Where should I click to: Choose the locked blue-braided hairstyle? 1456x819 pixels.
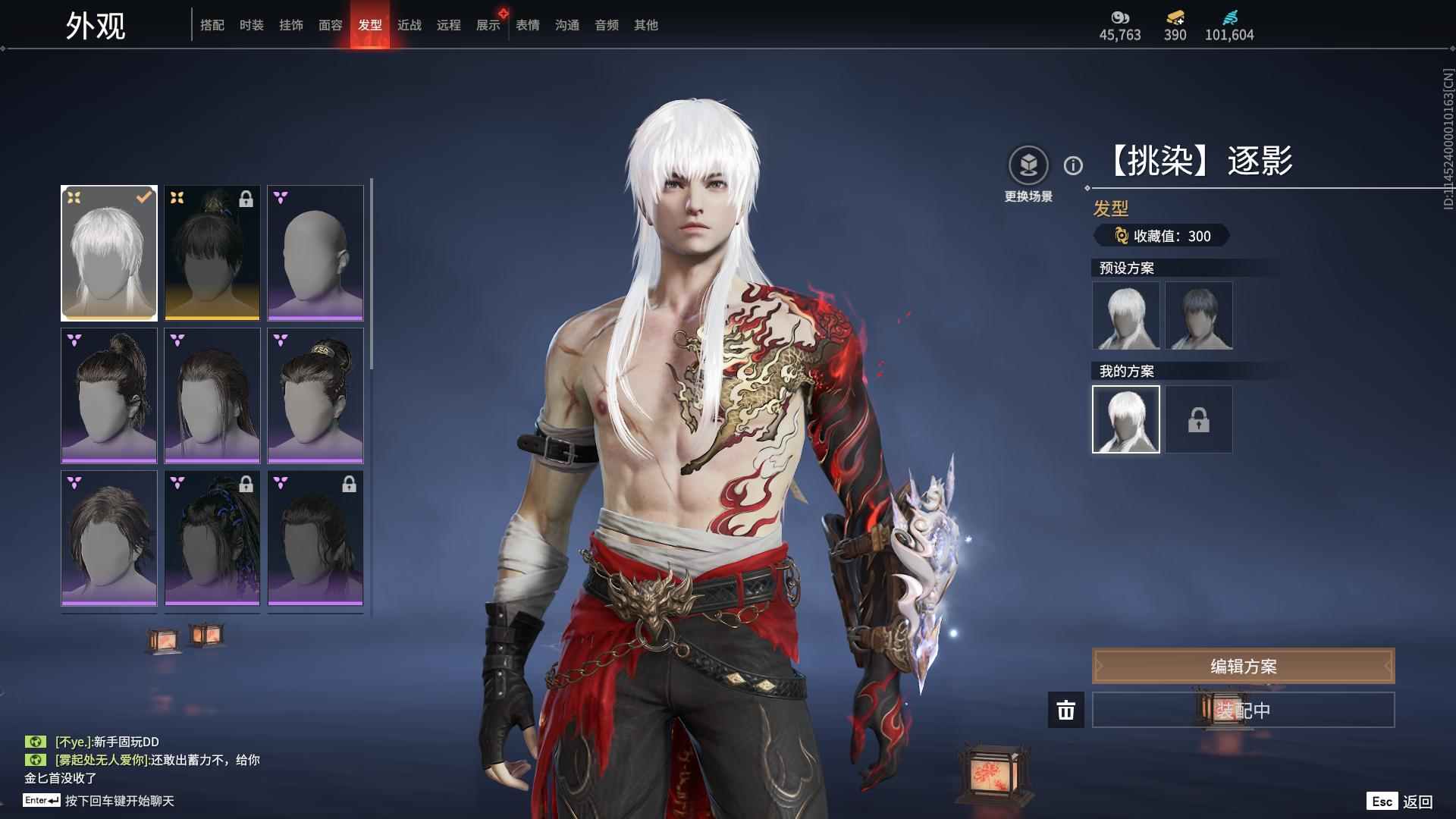coord(212,538)
